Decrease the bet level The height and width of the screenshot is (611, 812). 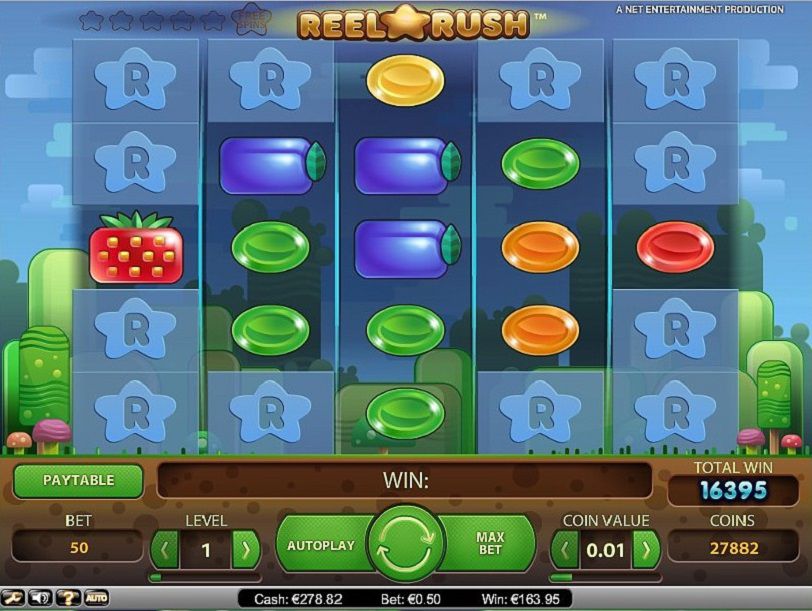165,549
